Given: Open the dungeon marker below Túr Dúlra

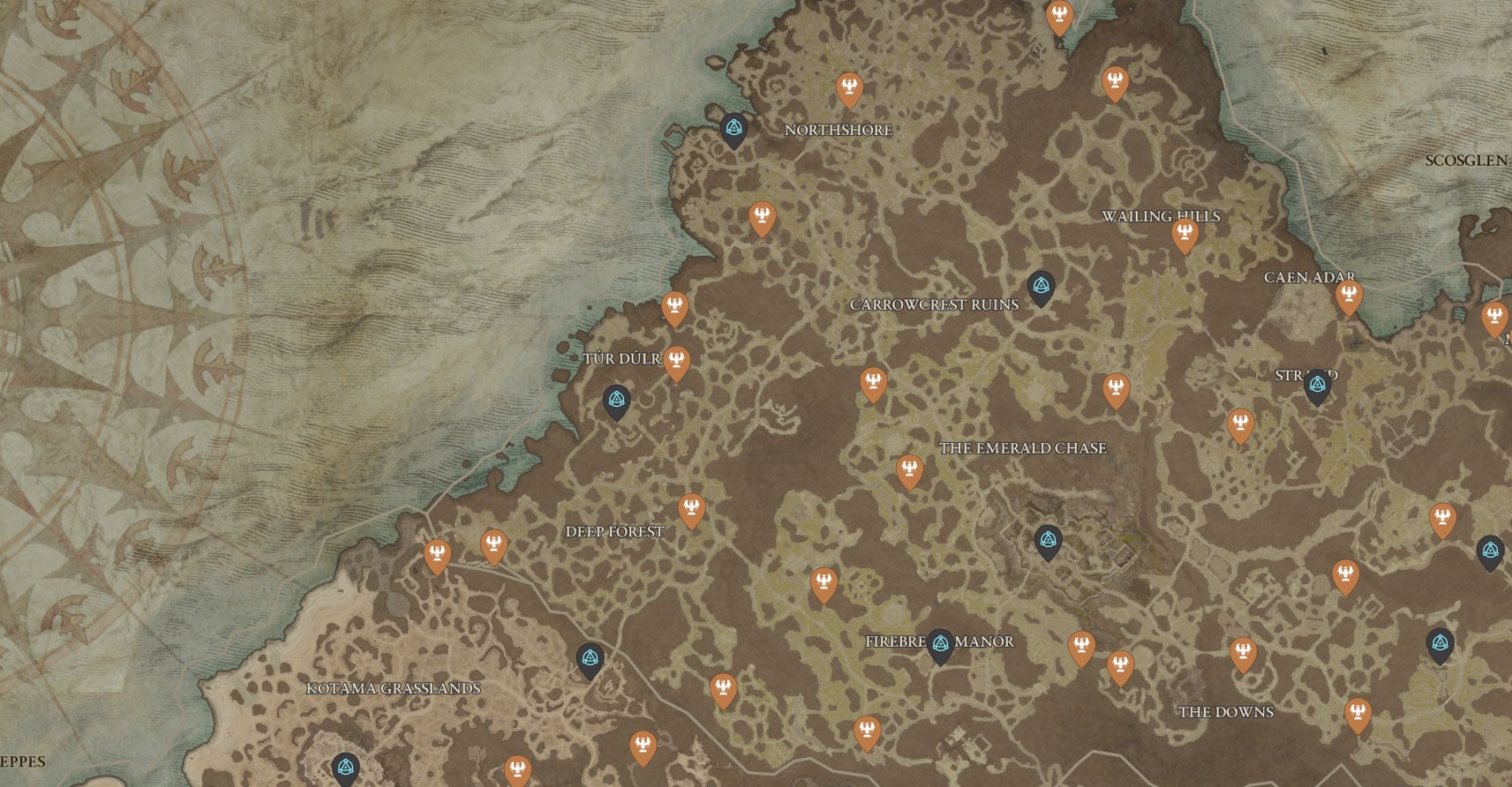Looking at the screenshot, I should tap(615, 400).
